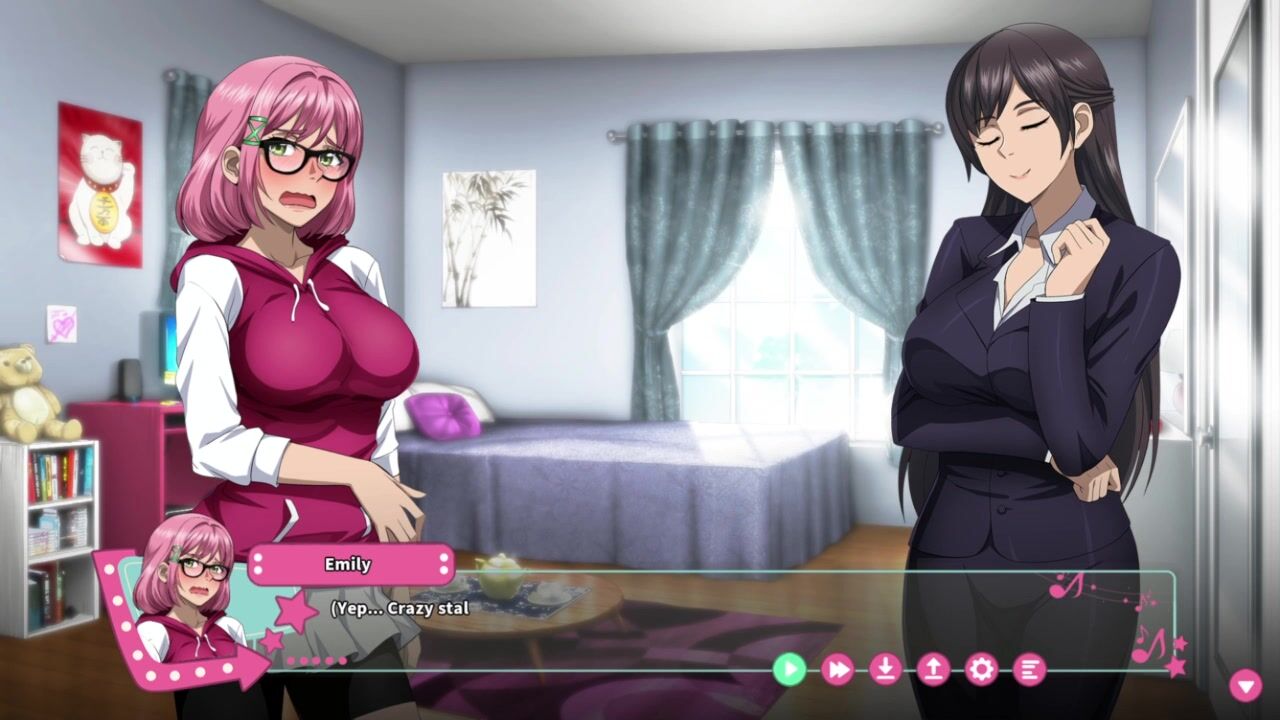Open the save menu with the download-arrow icon

tap(885, 669)
